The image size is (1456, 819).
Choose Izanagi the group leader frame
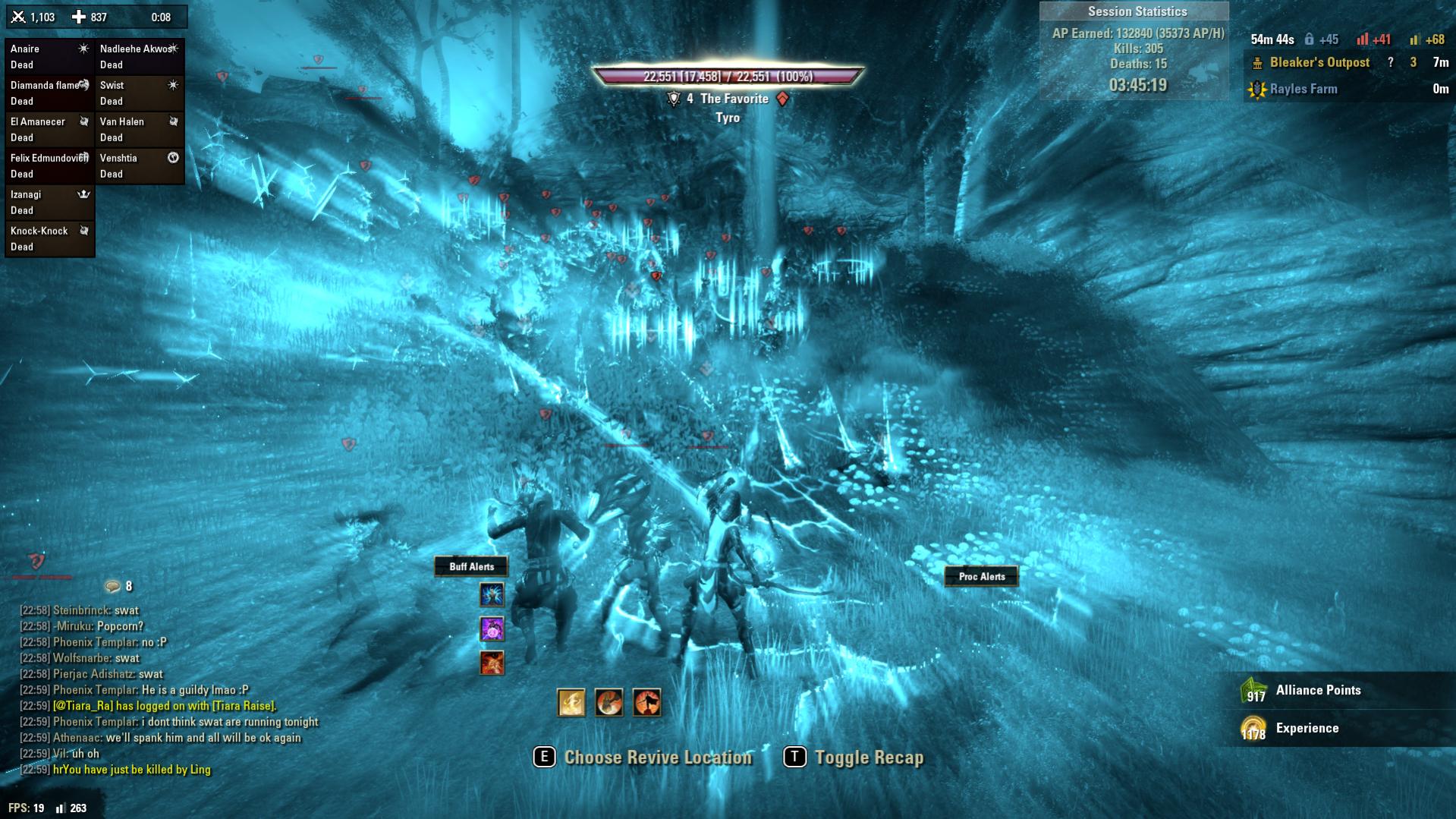pyautogui.click(x=49, y=203)
